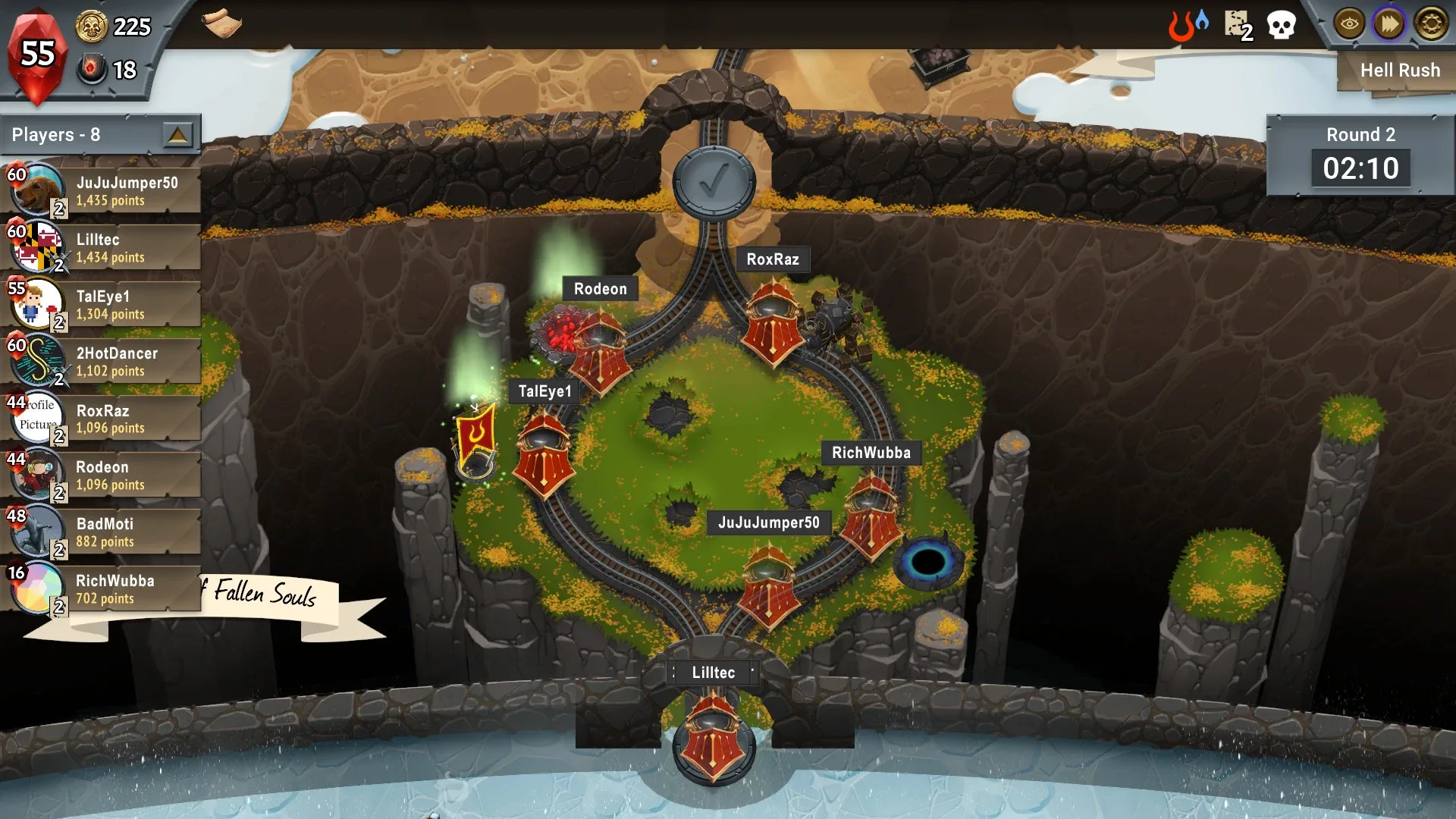
Task: Click the Round 2 timer panel
Action: (x=1361, y=155)
